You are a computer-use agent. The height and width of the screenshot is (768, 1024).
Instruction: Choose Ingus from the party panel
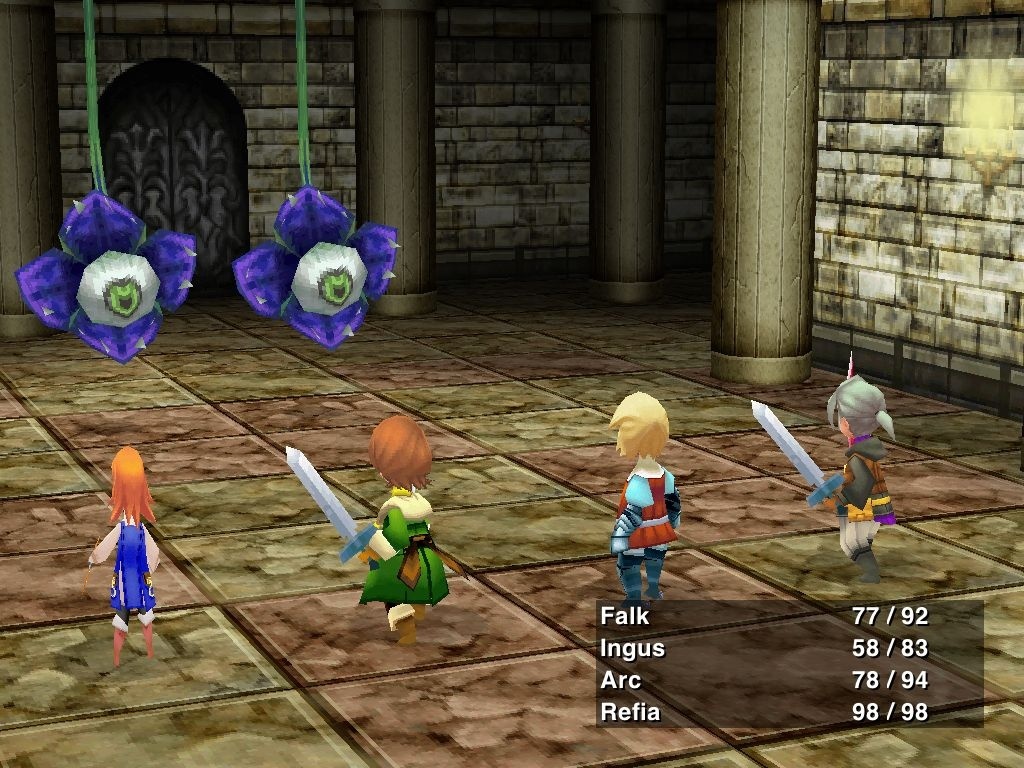(x=632, y=648)
